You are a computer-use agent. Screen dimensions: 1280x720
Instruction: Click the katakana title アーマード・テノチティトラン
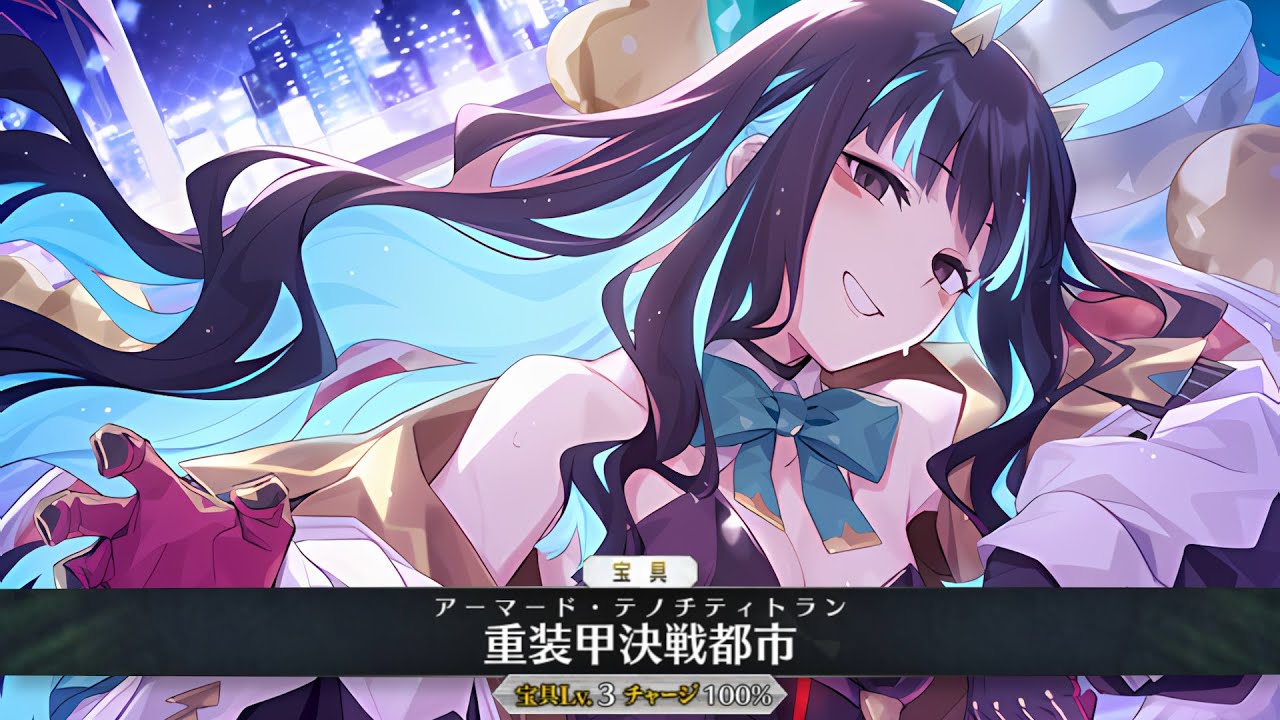click(x=640, y=605)
